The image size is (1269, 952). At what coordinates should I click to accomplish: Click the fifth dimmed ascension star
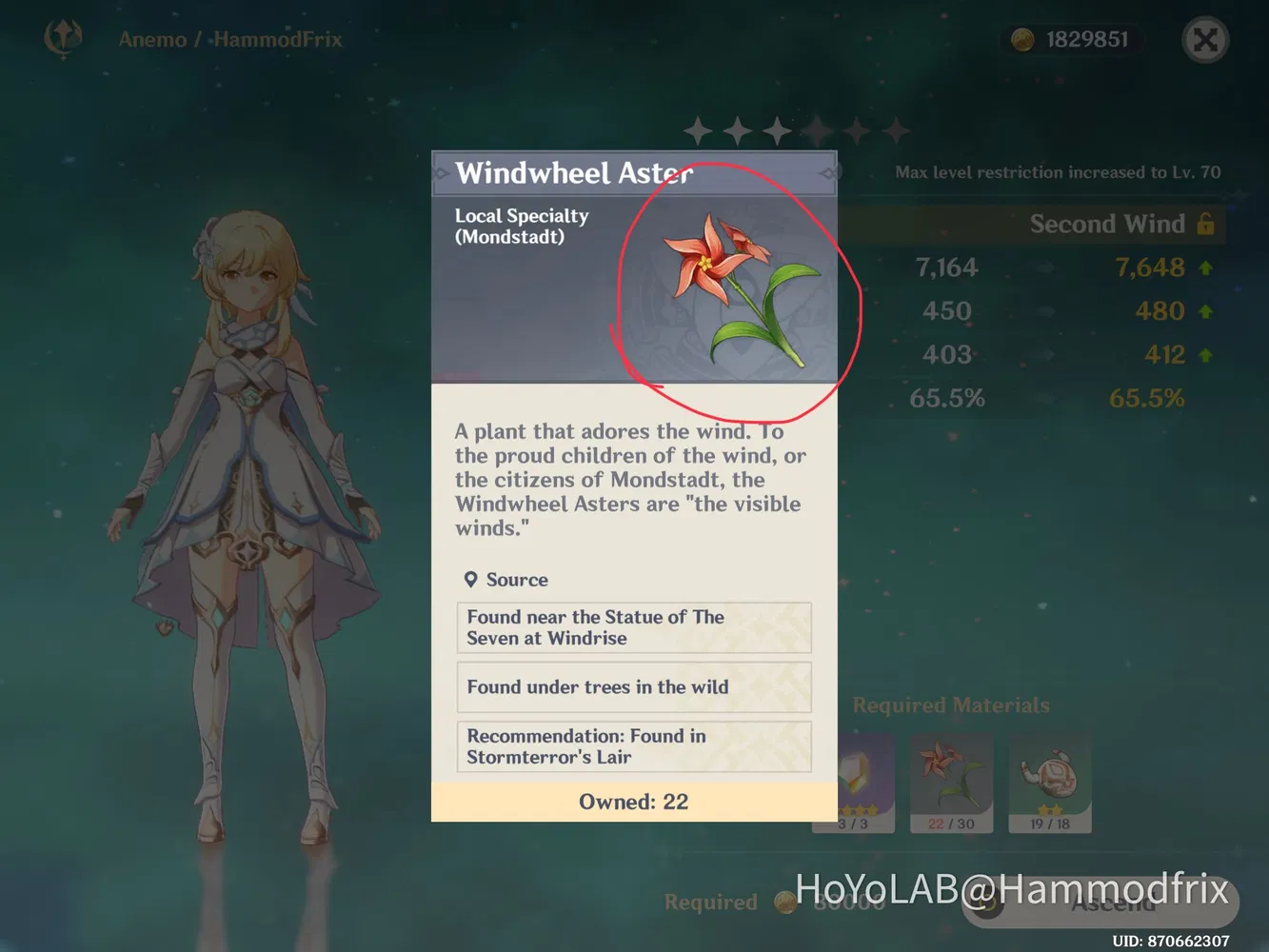coord(856,129)
